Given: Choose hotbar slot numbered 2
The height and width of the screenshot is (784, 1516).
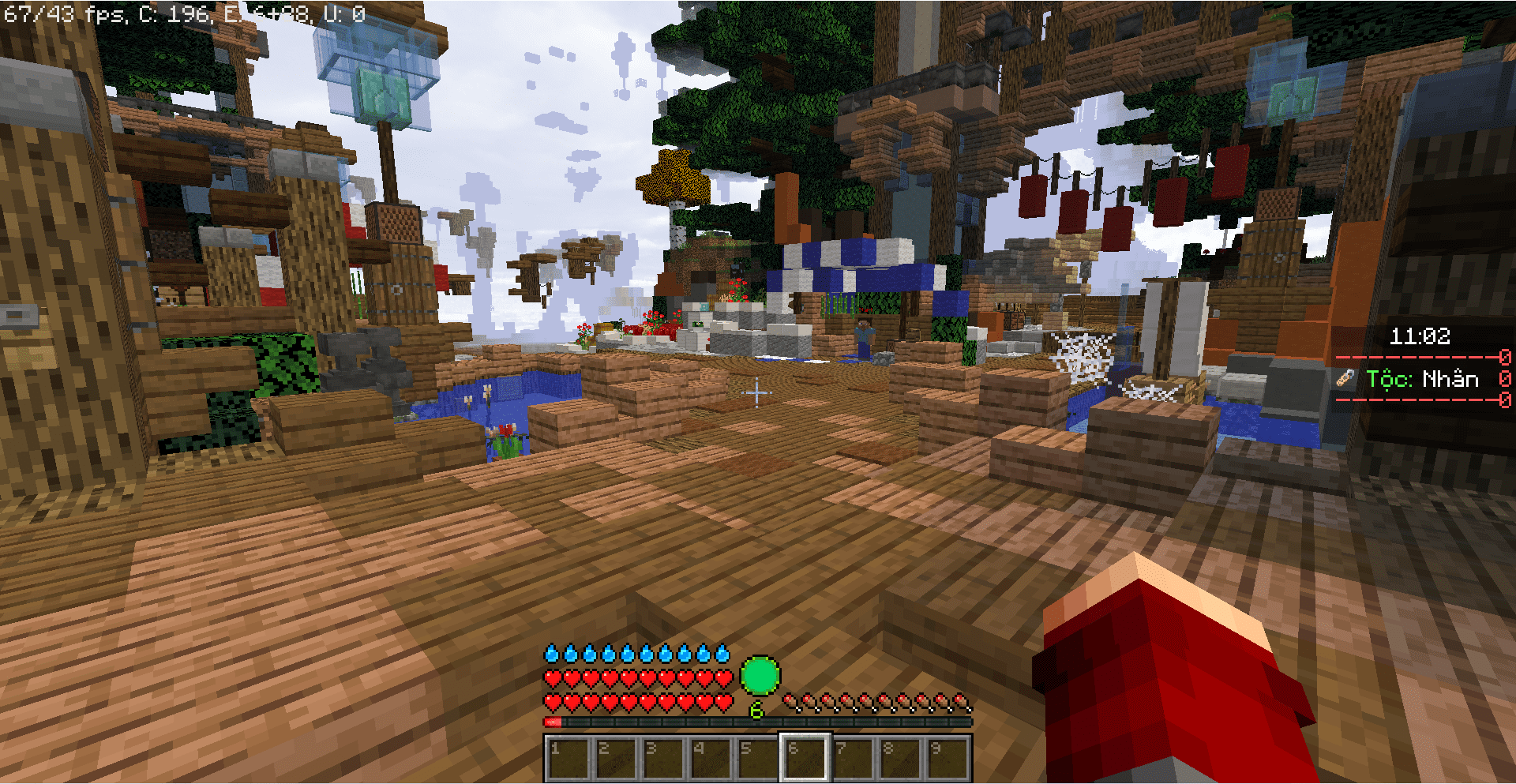Looking at the screenshot, I should pos(615,758).
